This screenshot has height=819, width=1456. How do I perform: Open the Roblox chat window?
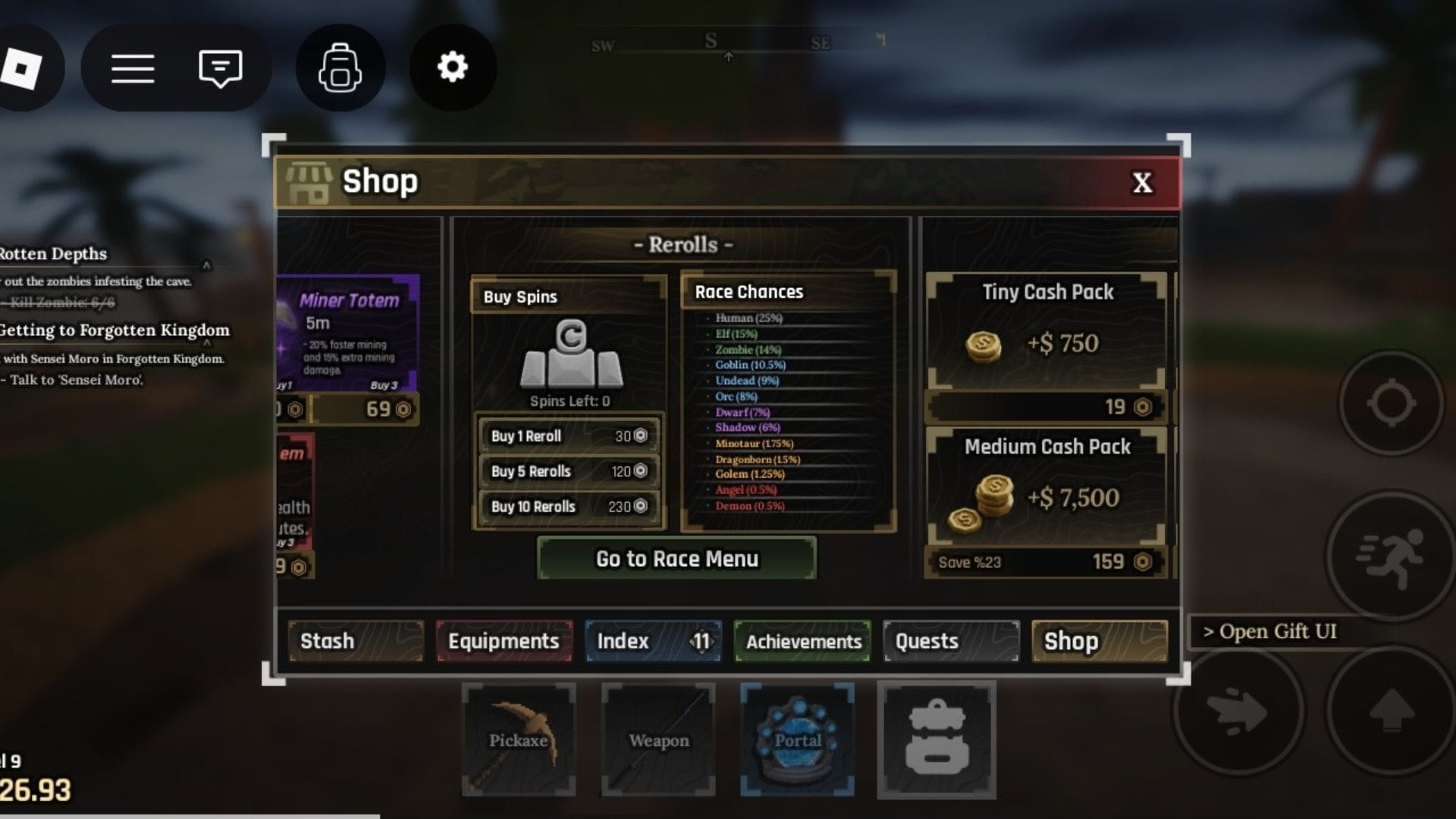click(x=220, y=68)
